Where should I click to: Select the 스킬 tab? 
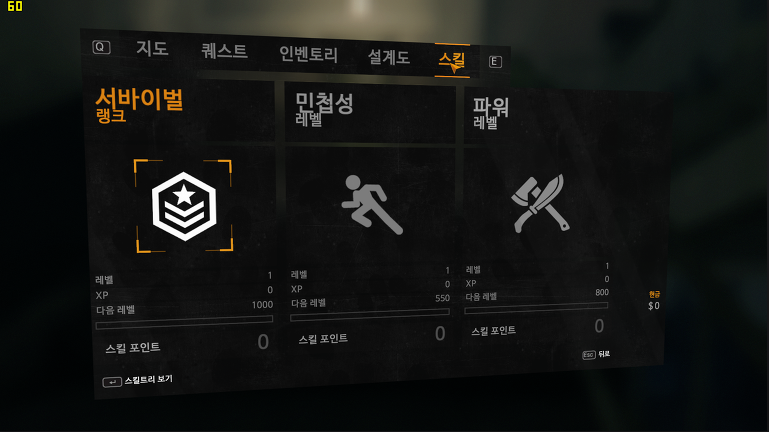click(x=451, y=60)
